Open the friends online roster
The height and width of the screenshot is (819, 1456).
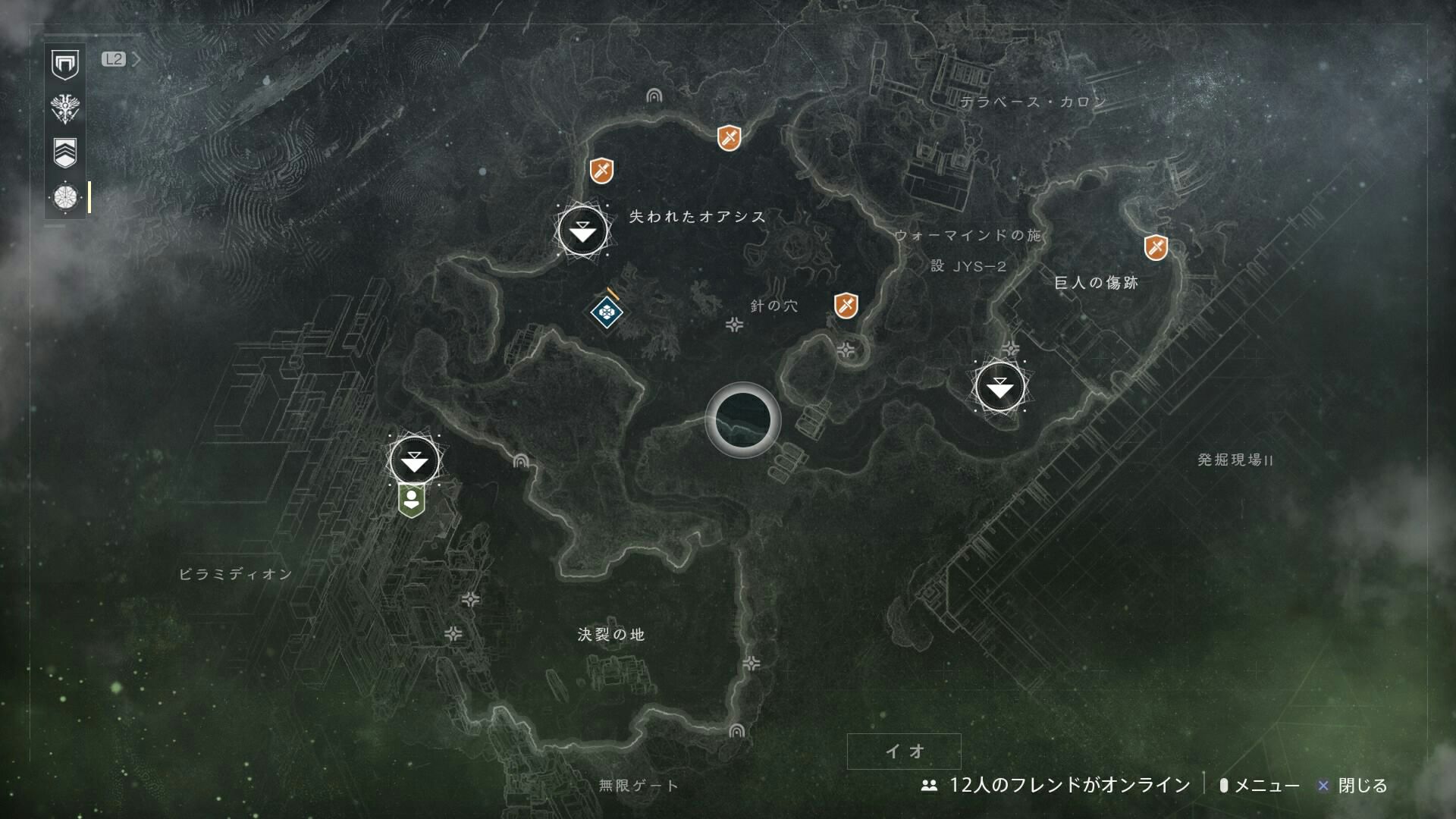1056,786
